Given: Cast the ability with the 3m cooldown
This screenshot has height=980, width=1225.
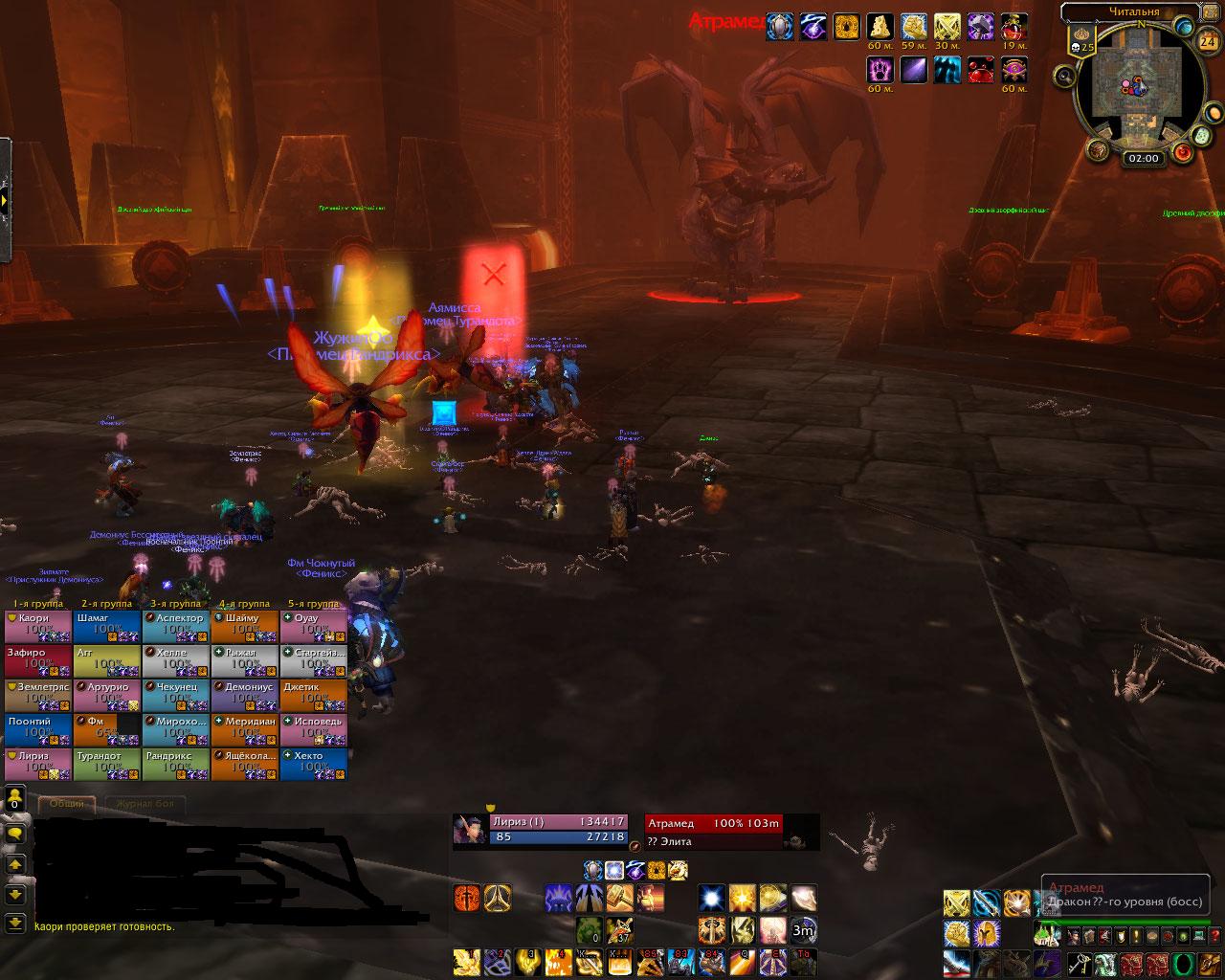Looking at the screenshot, I should click(804, 929).
